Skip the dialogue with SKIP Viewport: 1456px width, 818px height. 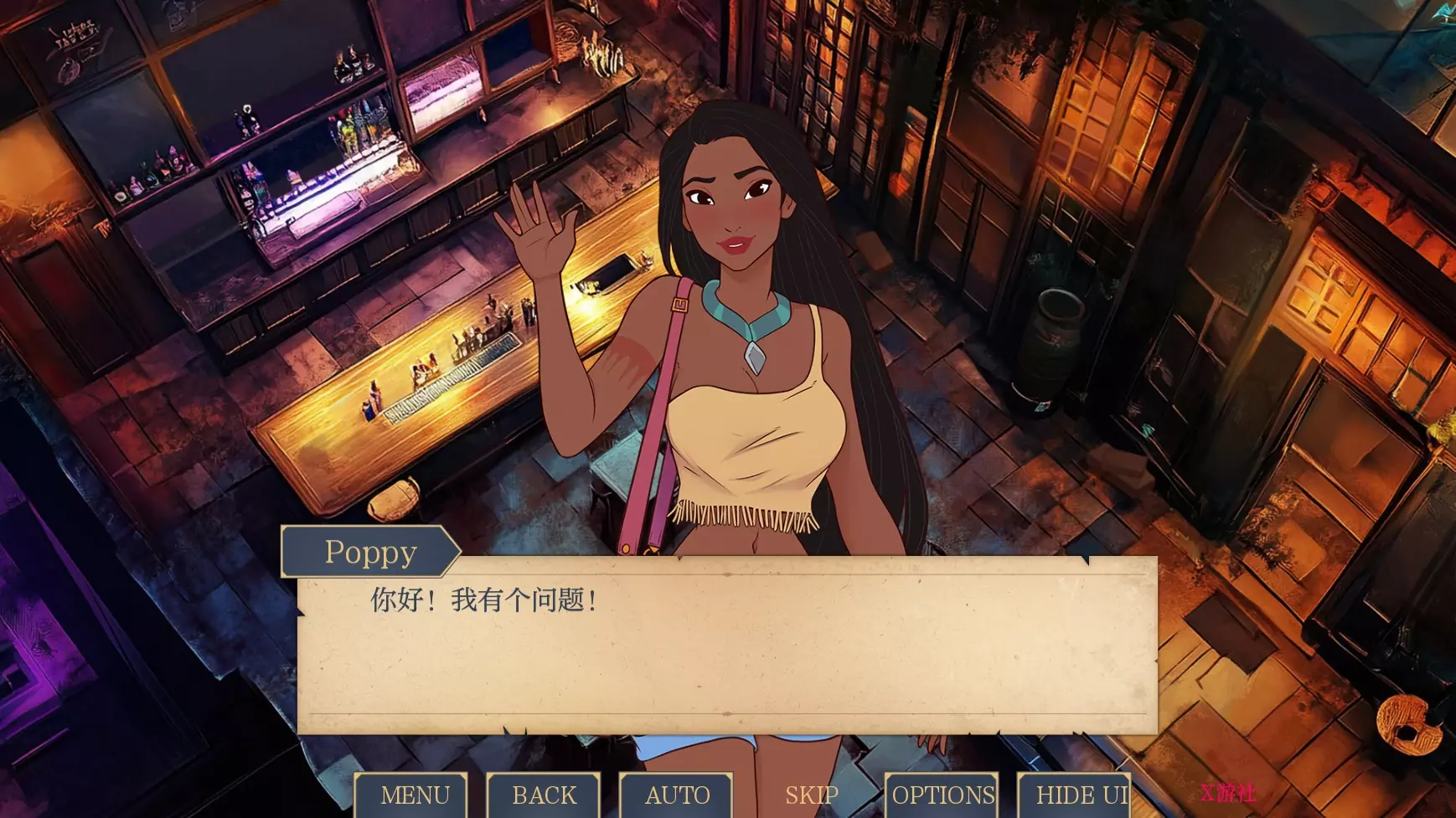(x=811, y=795)
